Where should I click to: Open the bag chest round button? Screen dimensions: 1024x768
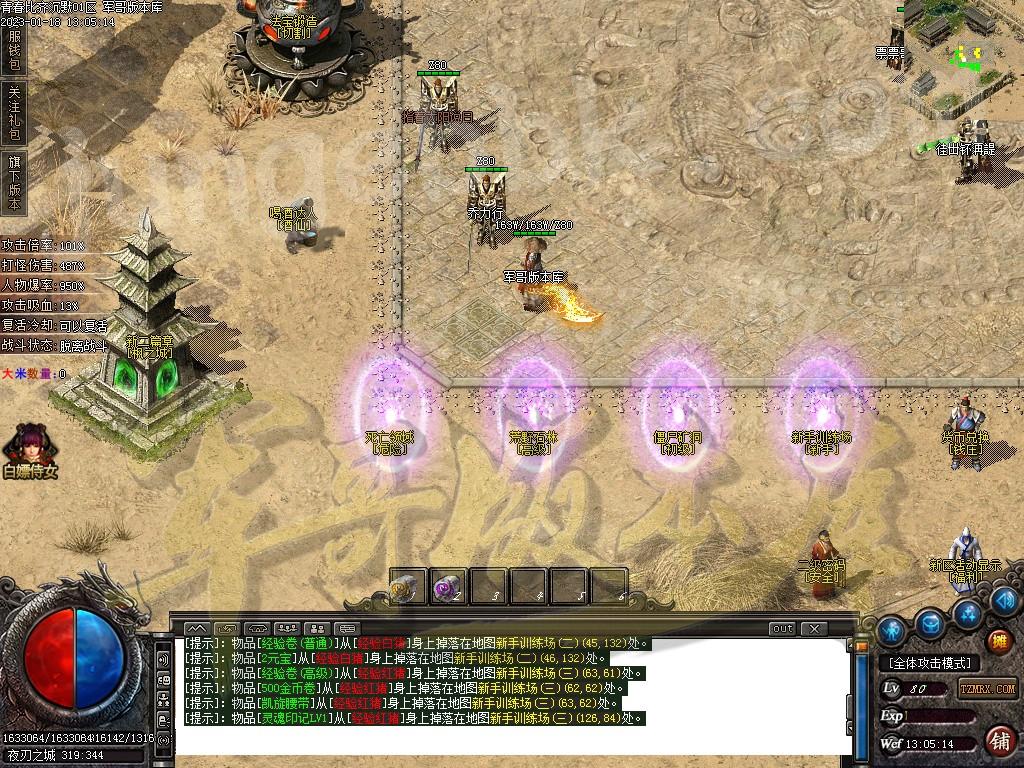932,623
